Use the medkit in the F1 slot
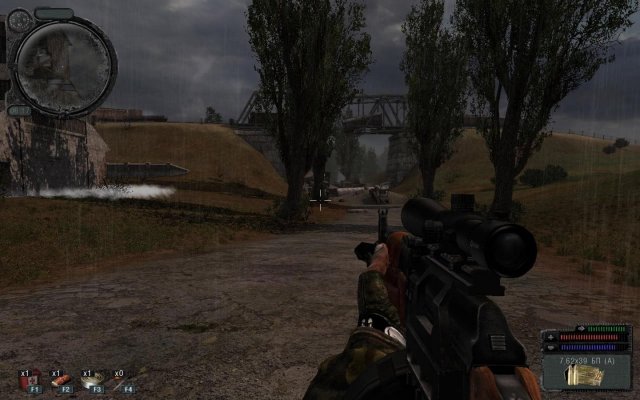The height and width of the screenshot is (400, 640). pos(30,379)
